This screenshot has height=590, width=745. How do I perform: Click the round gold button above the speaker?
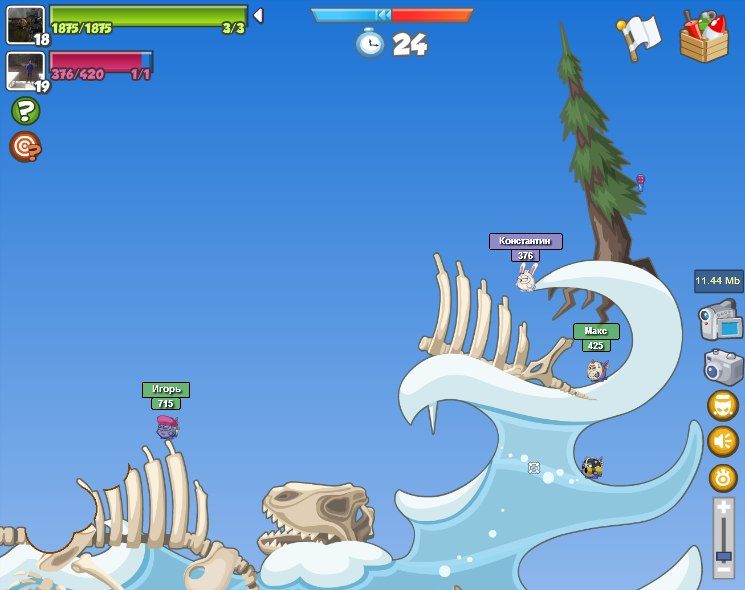click(x=723, y=405)
